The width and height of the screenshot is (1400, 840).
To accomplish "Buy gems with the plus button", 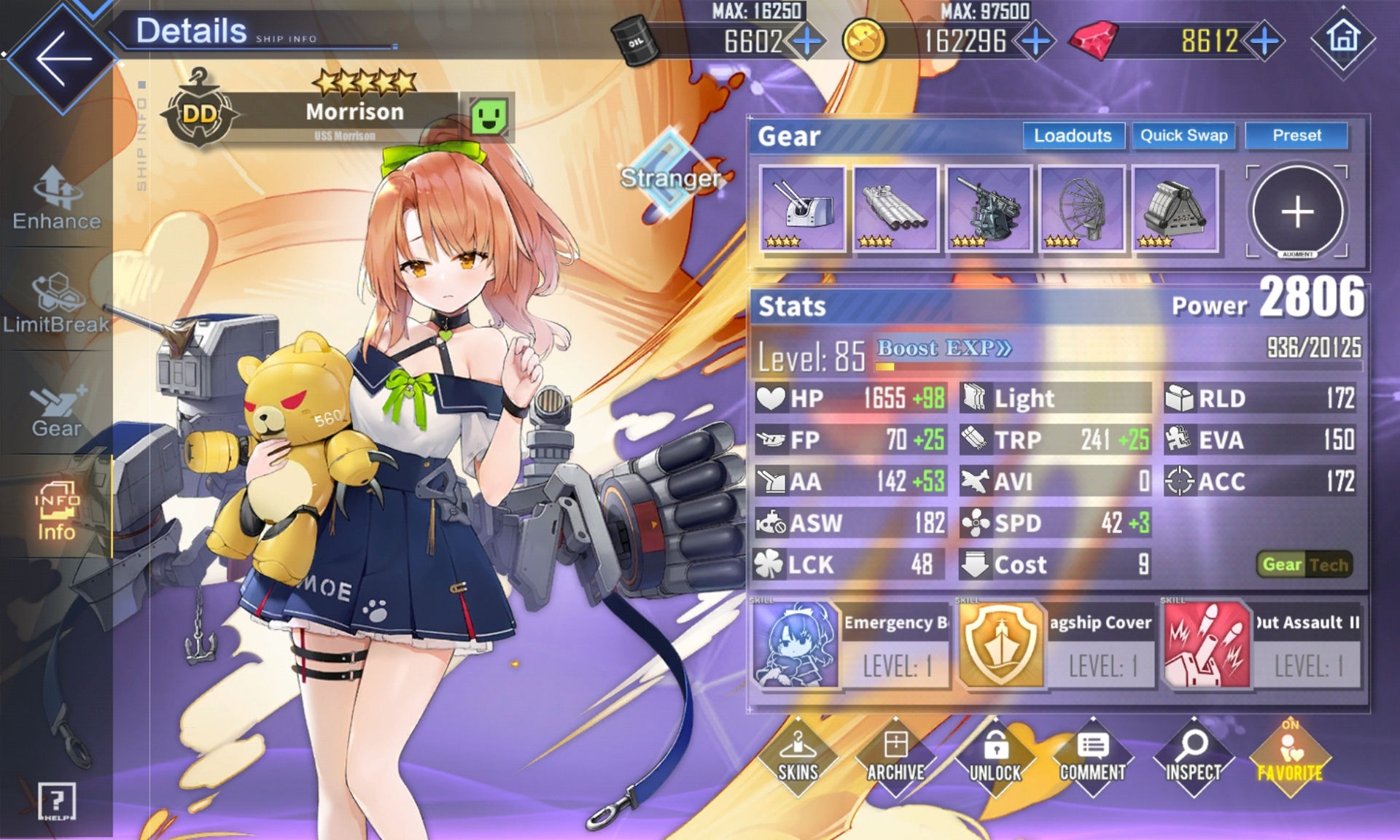I will [x=1265, y=42].
